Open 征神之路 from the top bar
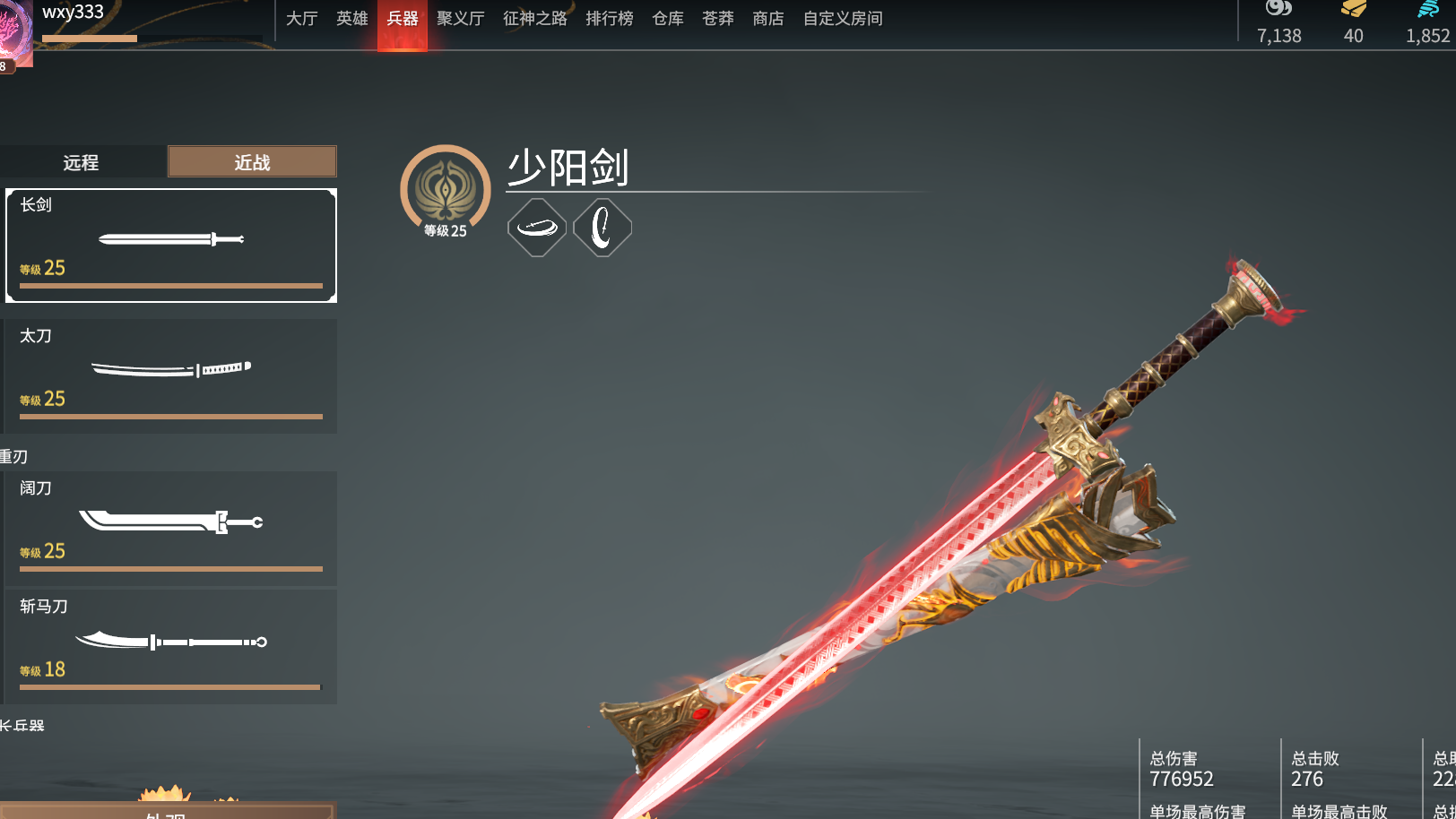Screen dimensions: 1456x819 (535, 19)
